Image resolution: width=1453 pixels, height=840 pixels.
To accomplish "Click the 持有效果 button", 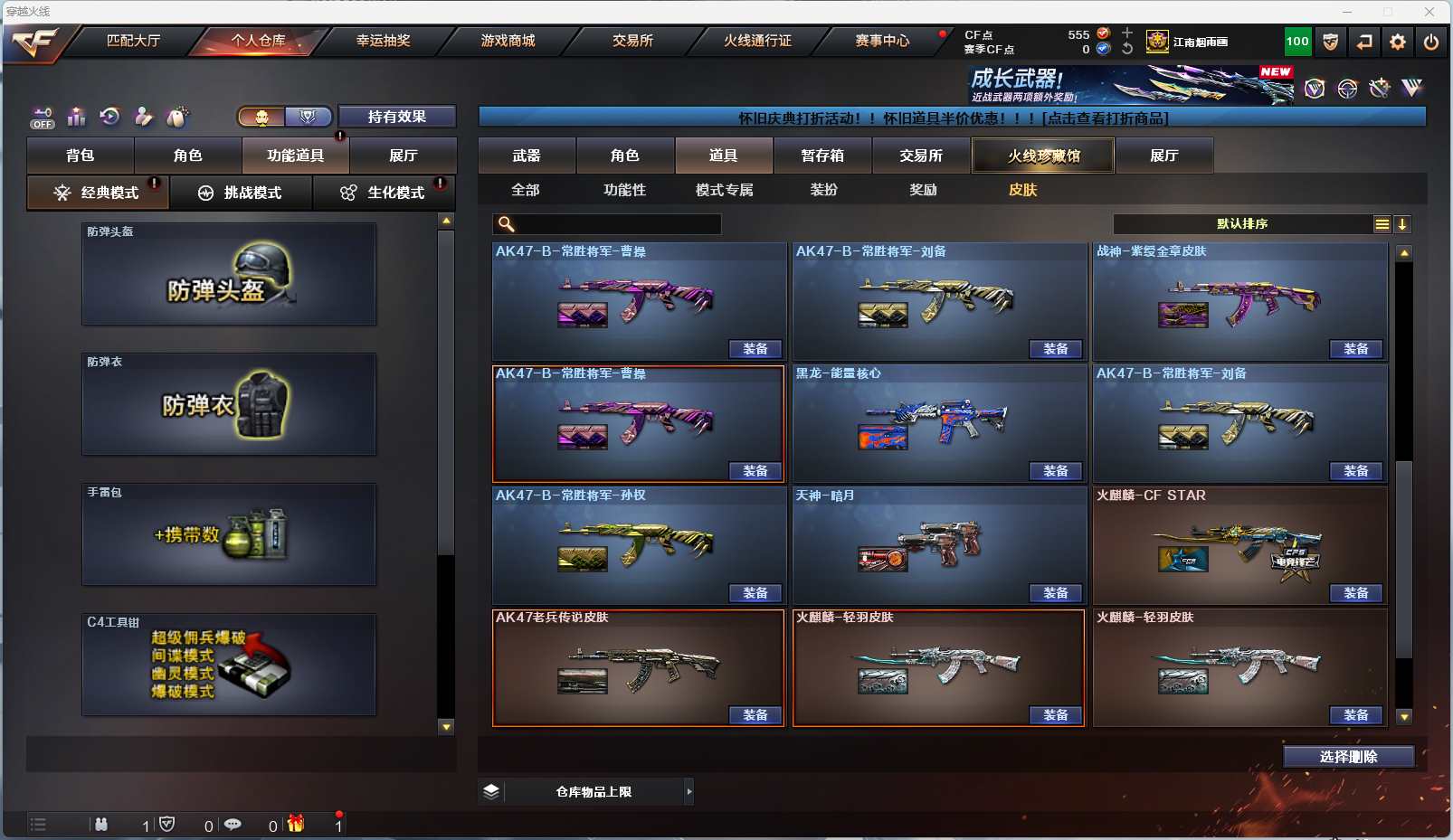I will click(396, 117).
